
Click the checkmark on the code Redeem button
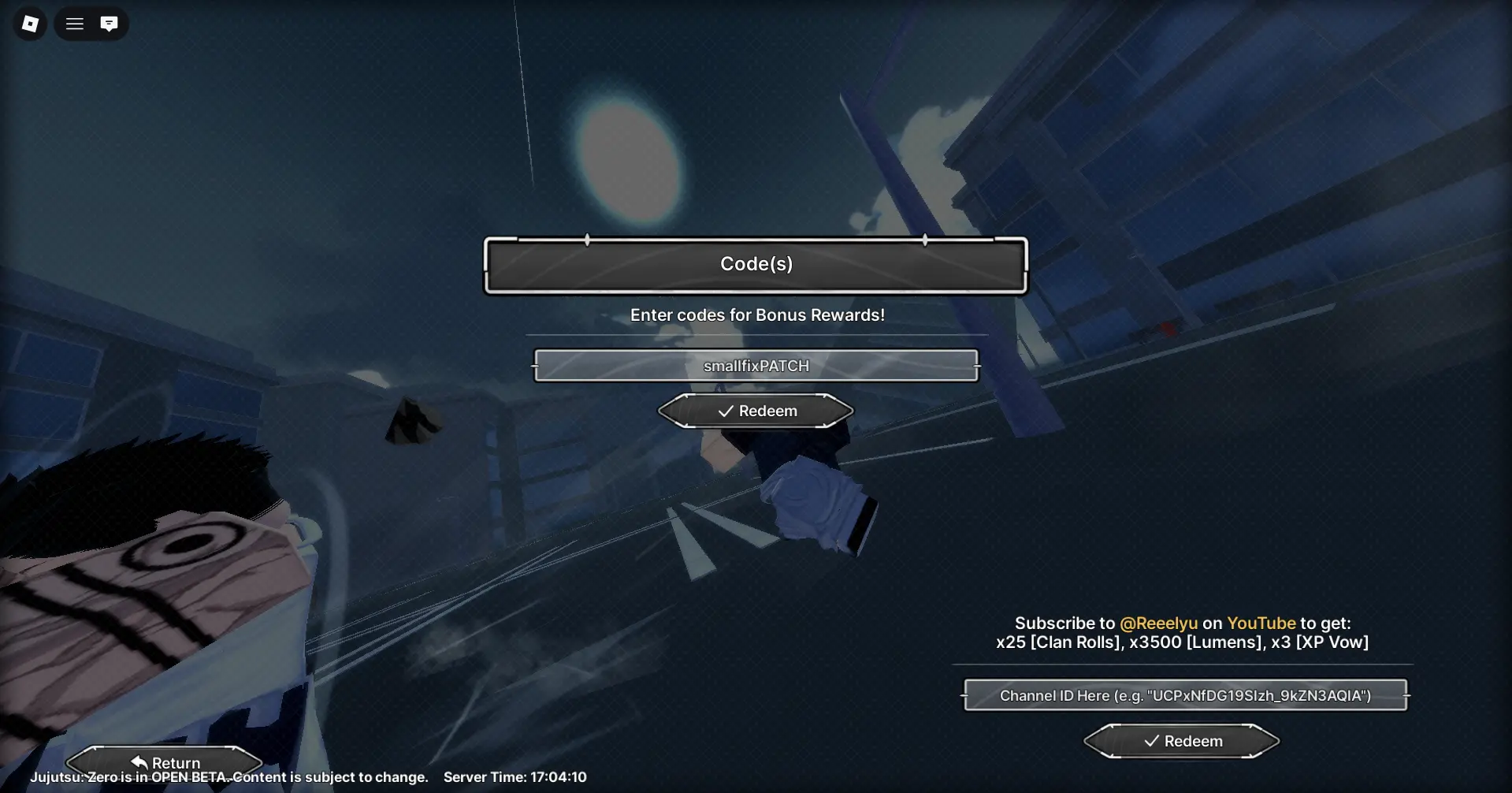click(725, 411)
